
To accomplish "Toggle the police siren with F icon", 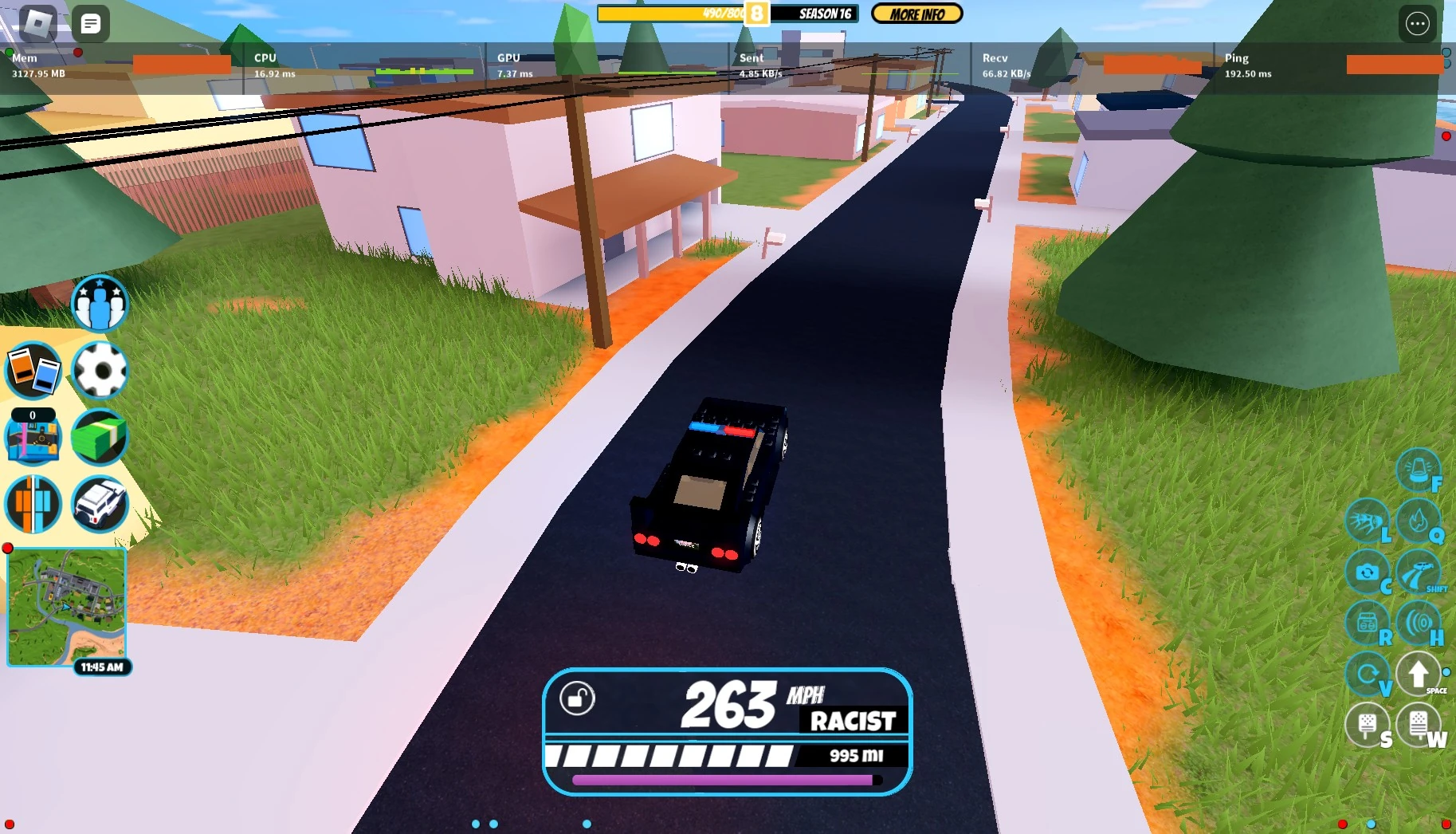I will click(1419, 470).
